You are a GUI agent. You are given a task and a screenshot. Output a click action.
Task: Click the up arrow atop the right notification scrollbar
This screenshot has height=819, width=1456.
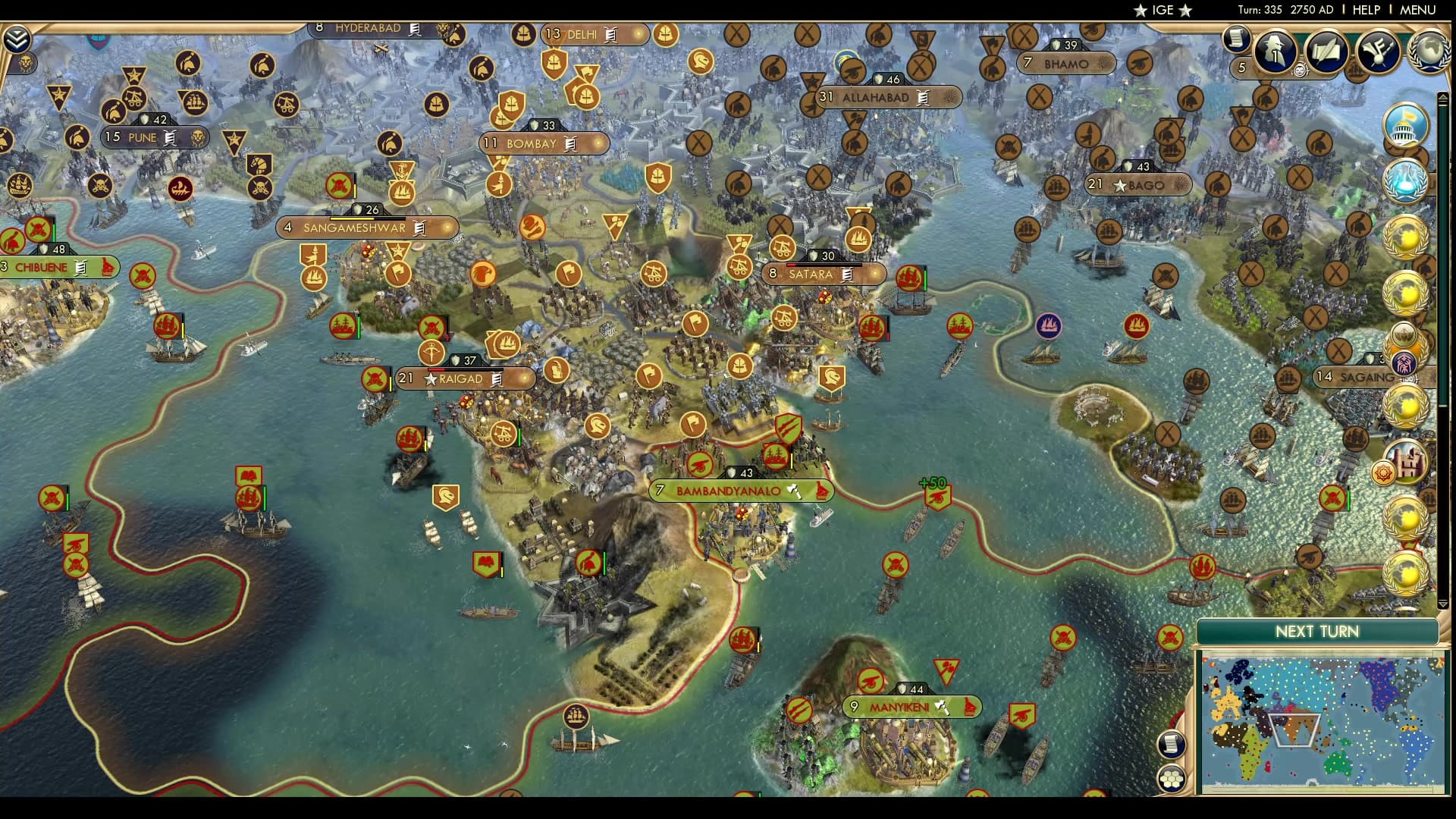pyautogui.click(x=1443, y=96)
